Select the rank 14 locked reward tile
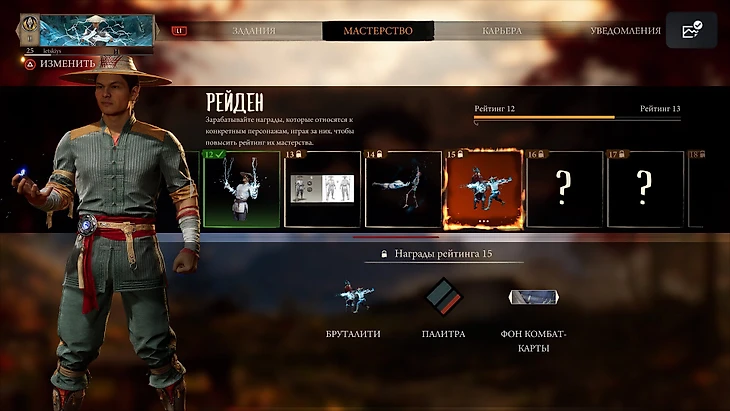This screenshot has width=730, height=411. click(403, 188)
